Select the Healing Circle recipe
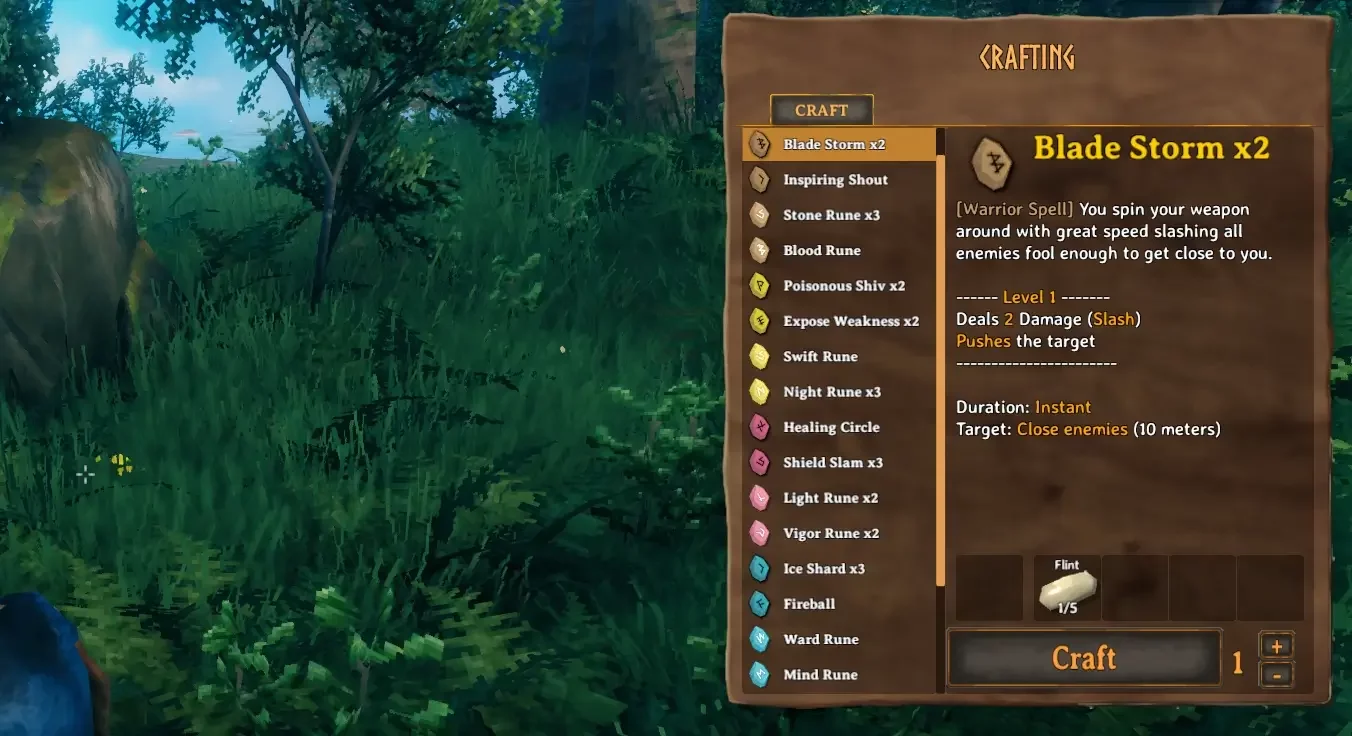 (831, 427)
